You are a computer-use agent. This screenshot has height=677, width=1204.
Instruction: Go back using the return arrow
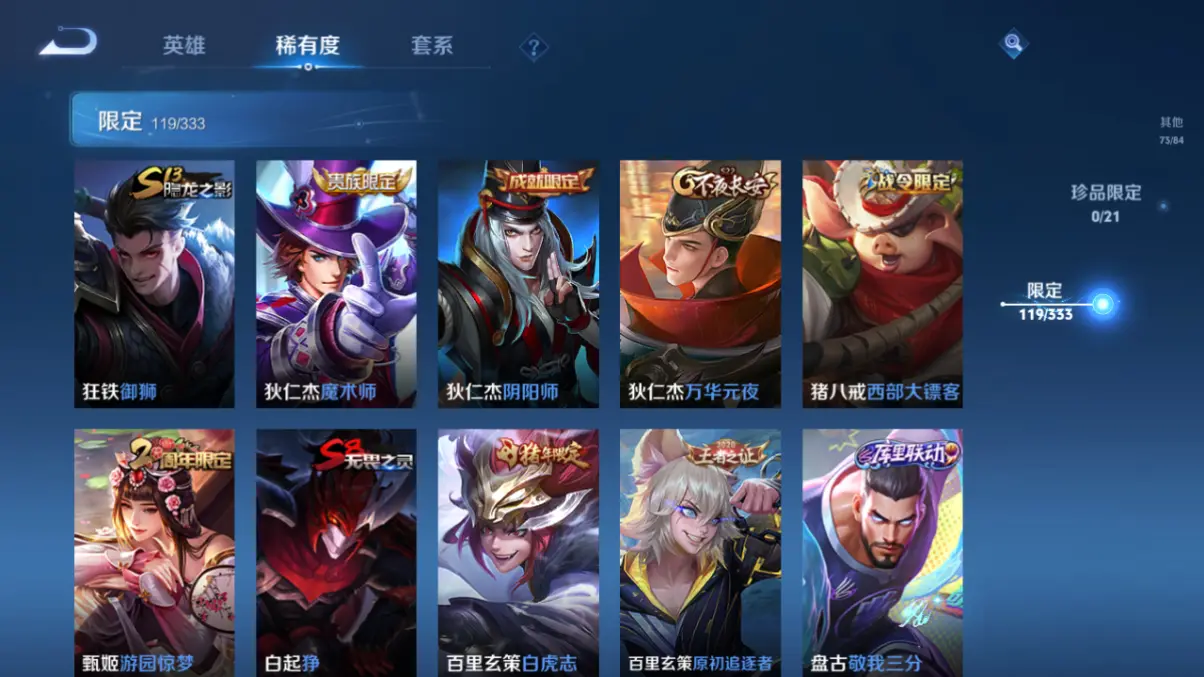coord(68,43)
